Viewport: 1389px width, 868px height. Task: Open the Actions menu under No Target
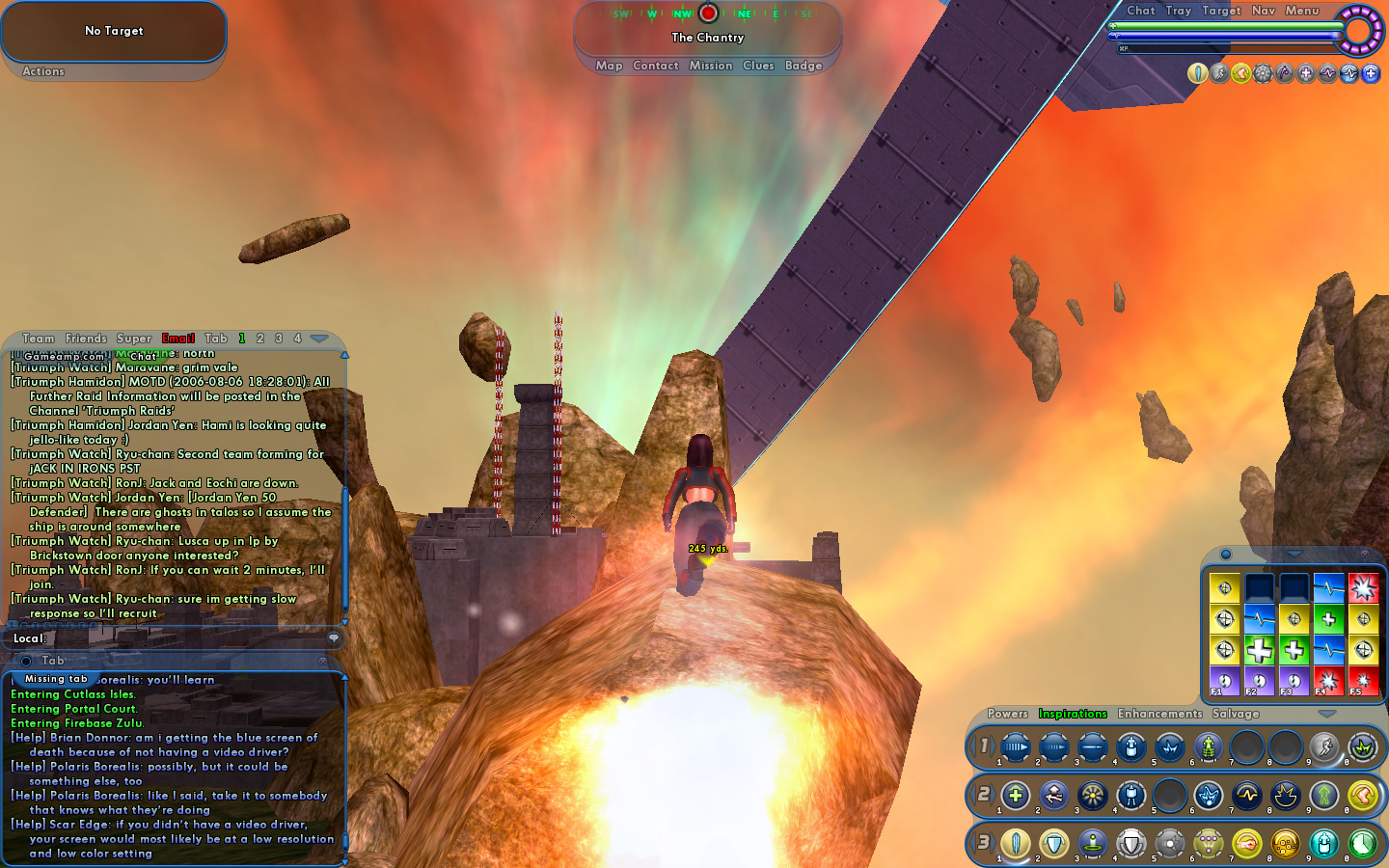43,71
